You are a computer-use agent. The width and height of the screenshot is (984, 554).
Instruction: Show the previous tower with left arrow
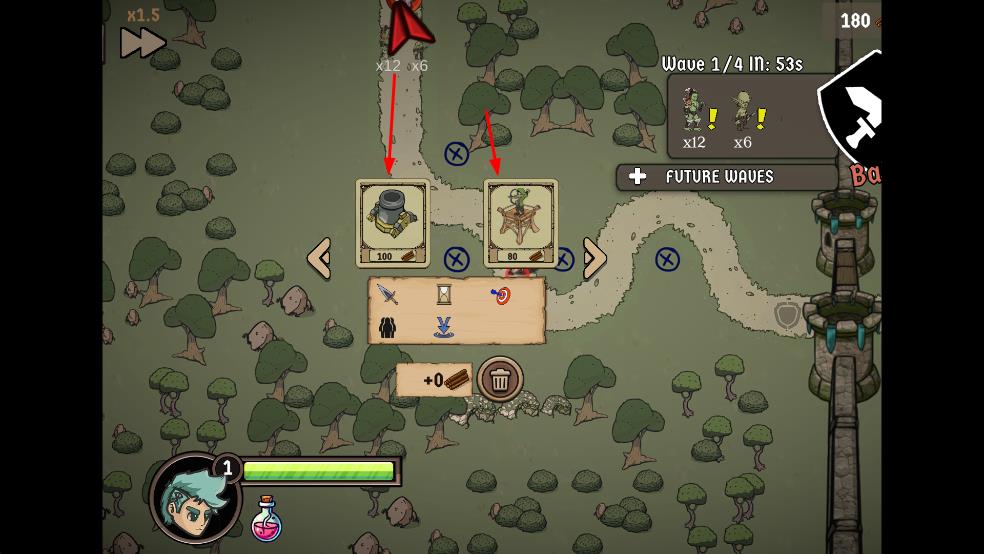pos(319,258)
